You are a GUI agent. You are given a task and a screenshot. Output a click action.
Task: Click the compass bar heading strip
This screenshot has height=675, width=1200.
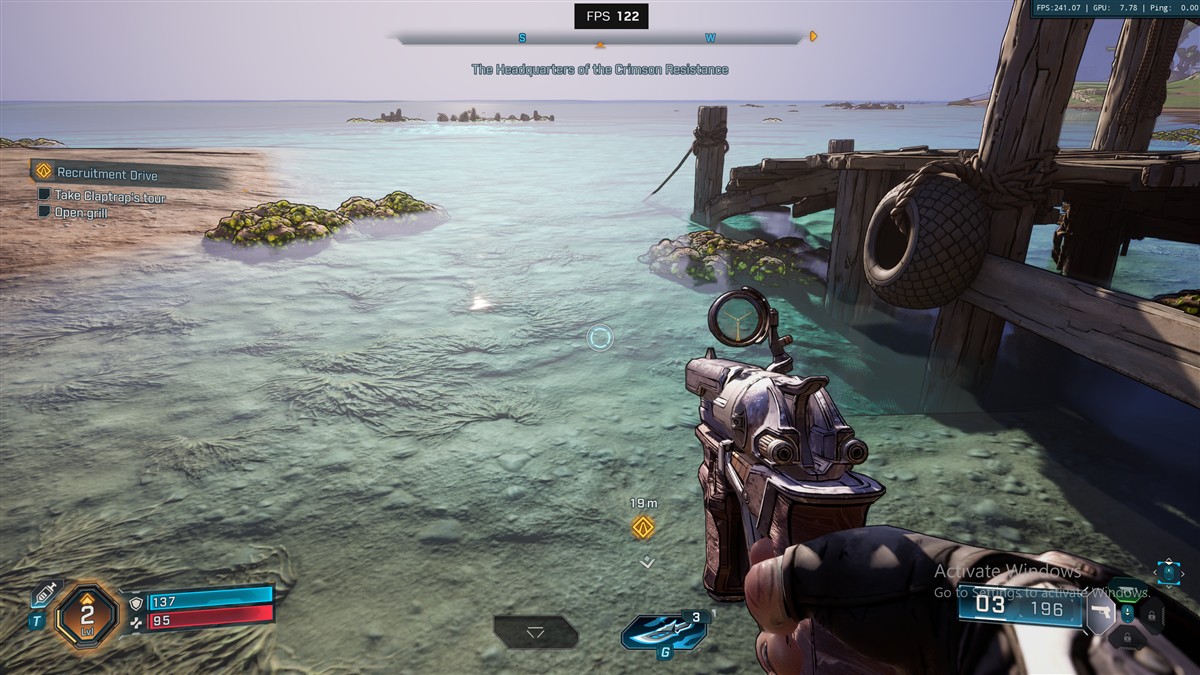[600, 39]
